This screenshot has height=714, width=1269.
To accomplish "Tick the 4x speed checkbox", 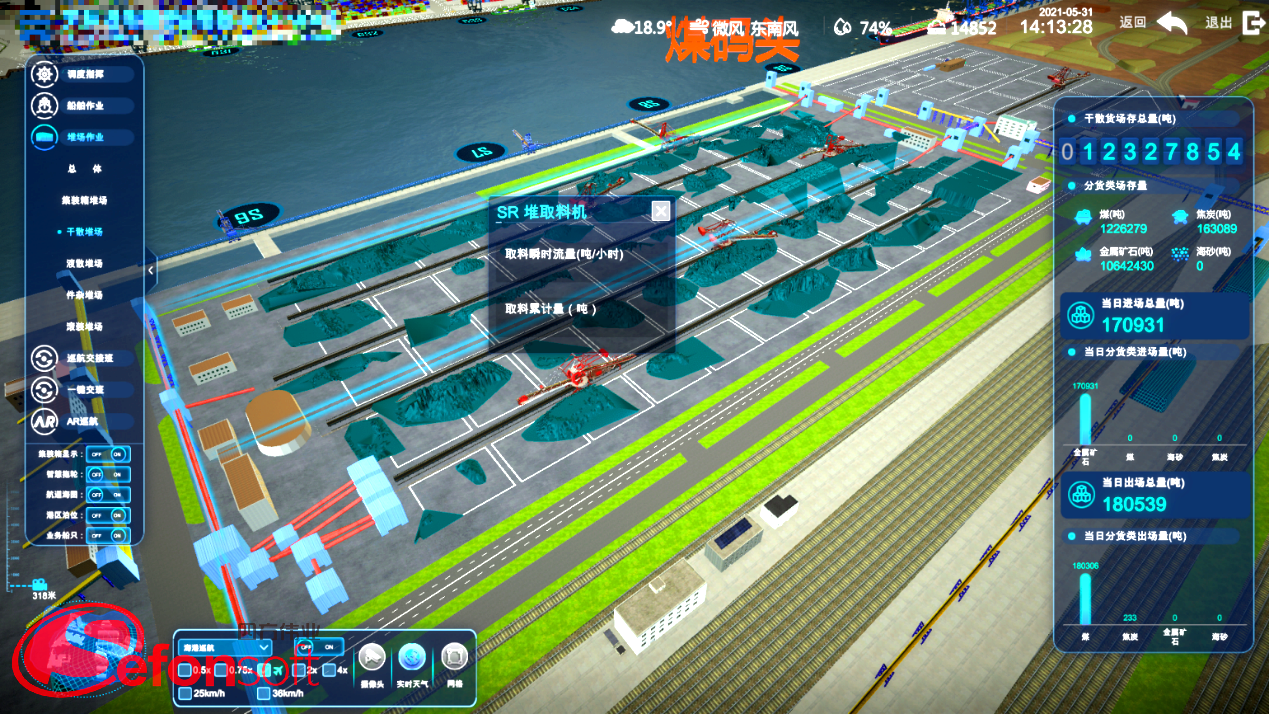I will pyautogui.click(x=329, y=670).
